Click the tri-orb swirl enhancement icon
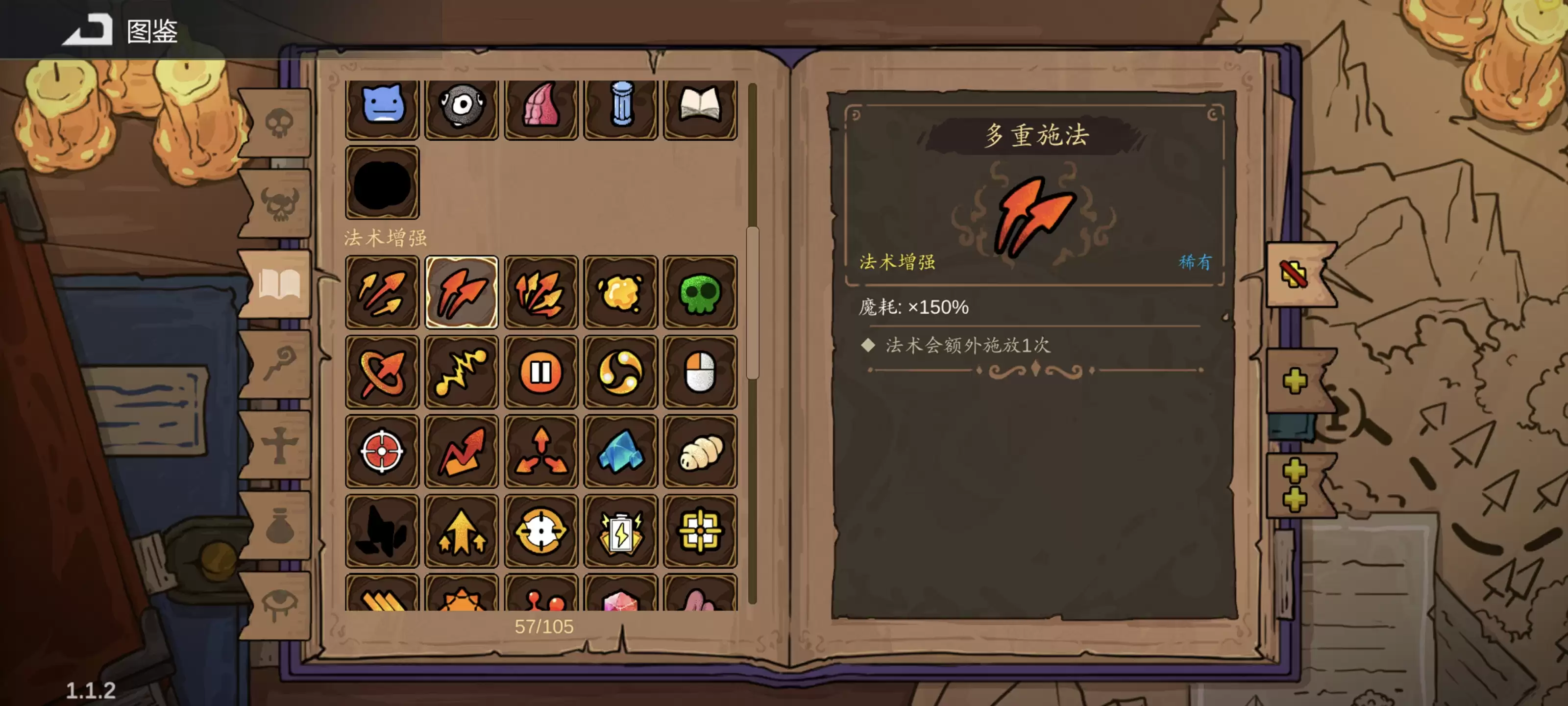This screenshot has height=706, width=1568. pos(621,372)
